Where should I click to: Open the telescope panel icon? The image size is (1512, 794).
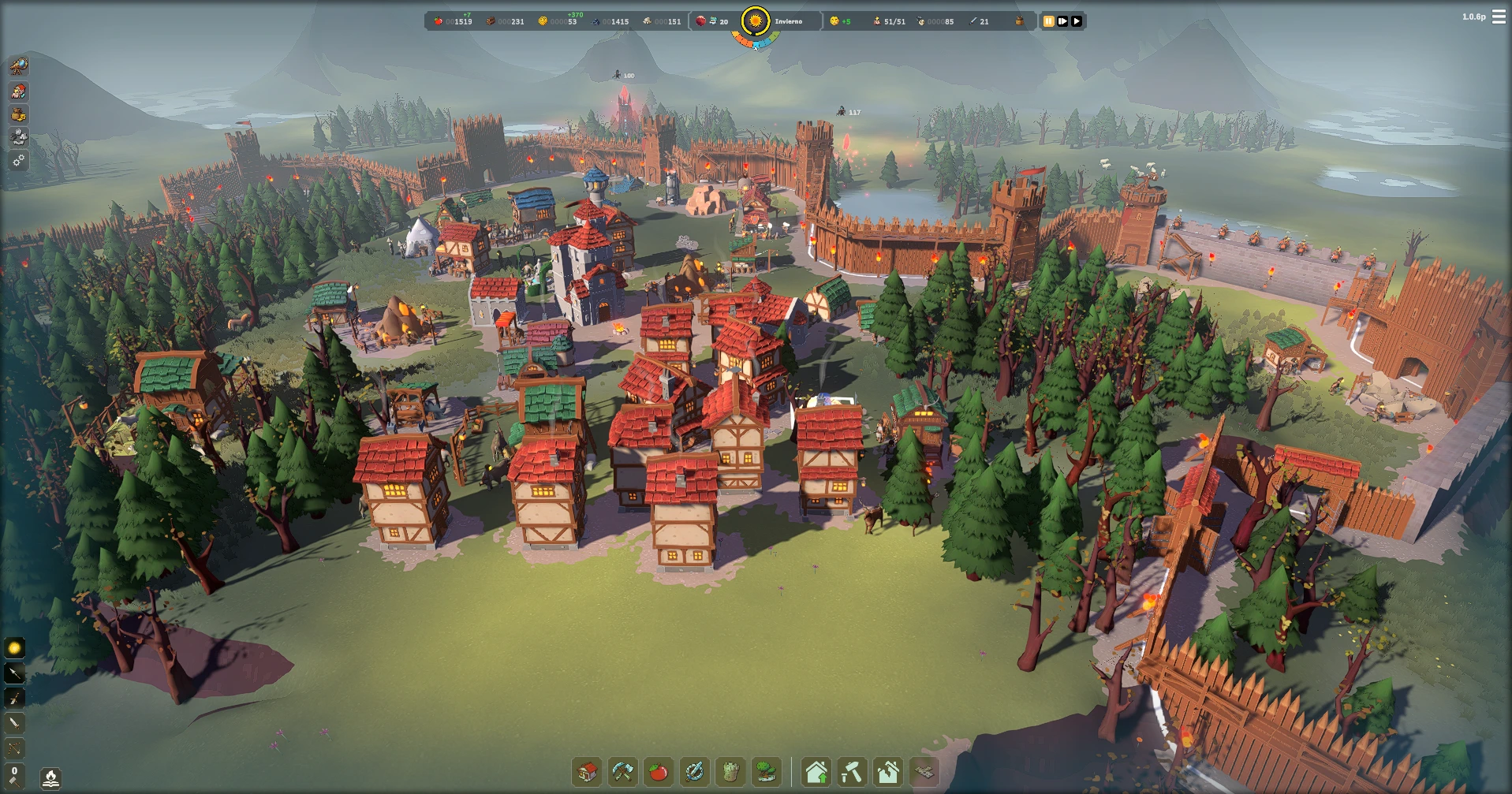click(x=18, y=66)
